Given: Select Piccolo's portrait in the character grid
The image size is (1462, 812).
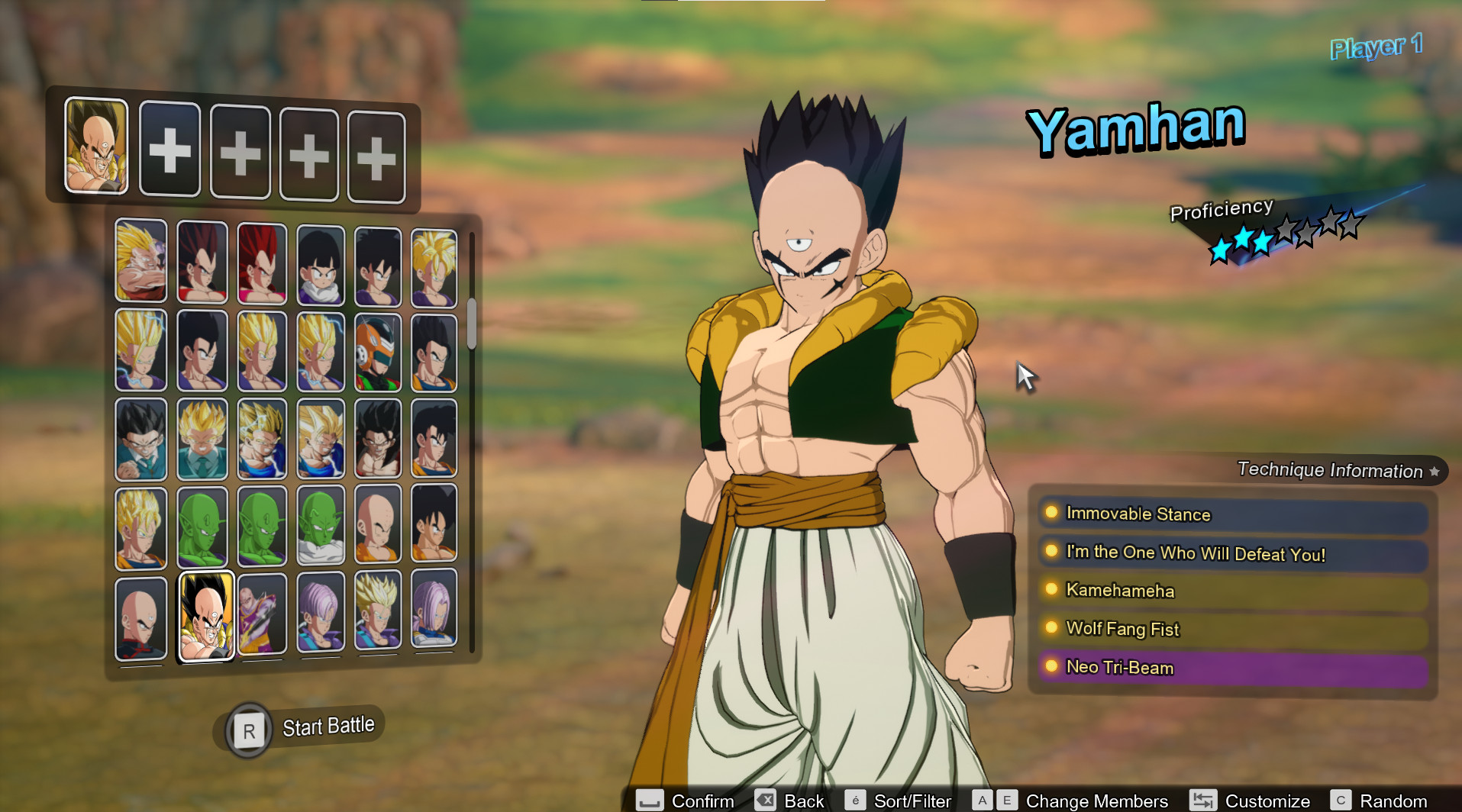Looking at the screenshot, I should coord(202,525).
